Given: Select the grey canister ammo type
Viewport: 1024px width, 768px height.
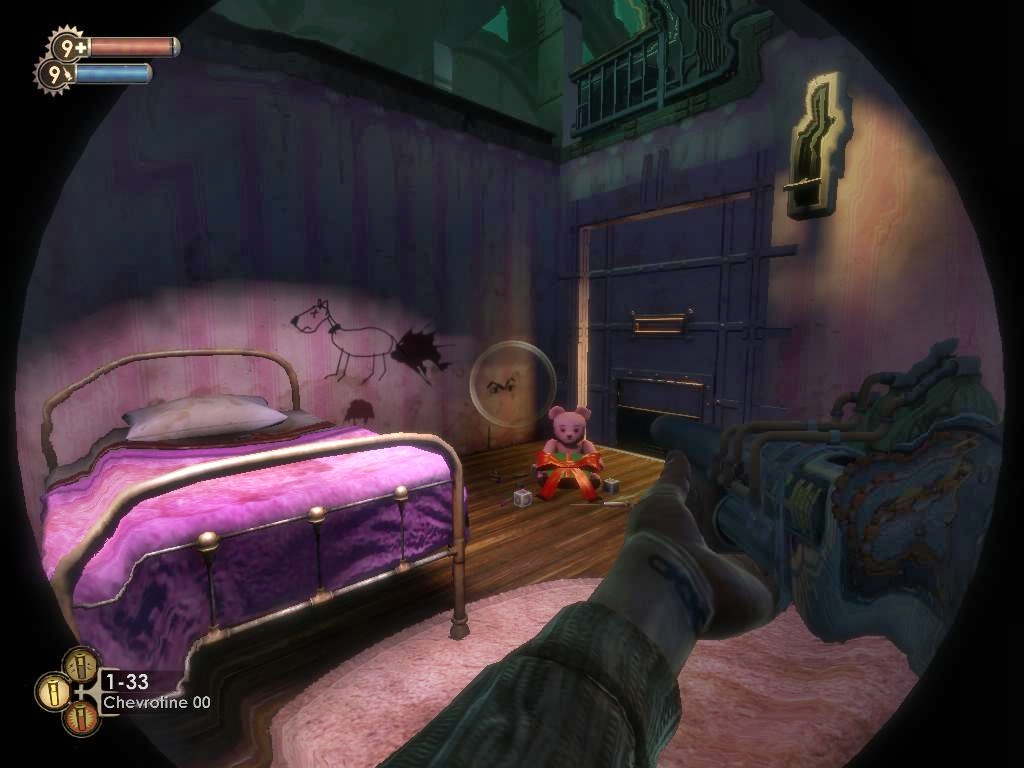Looking at the screenshot, I should click(x=81, y=664).
